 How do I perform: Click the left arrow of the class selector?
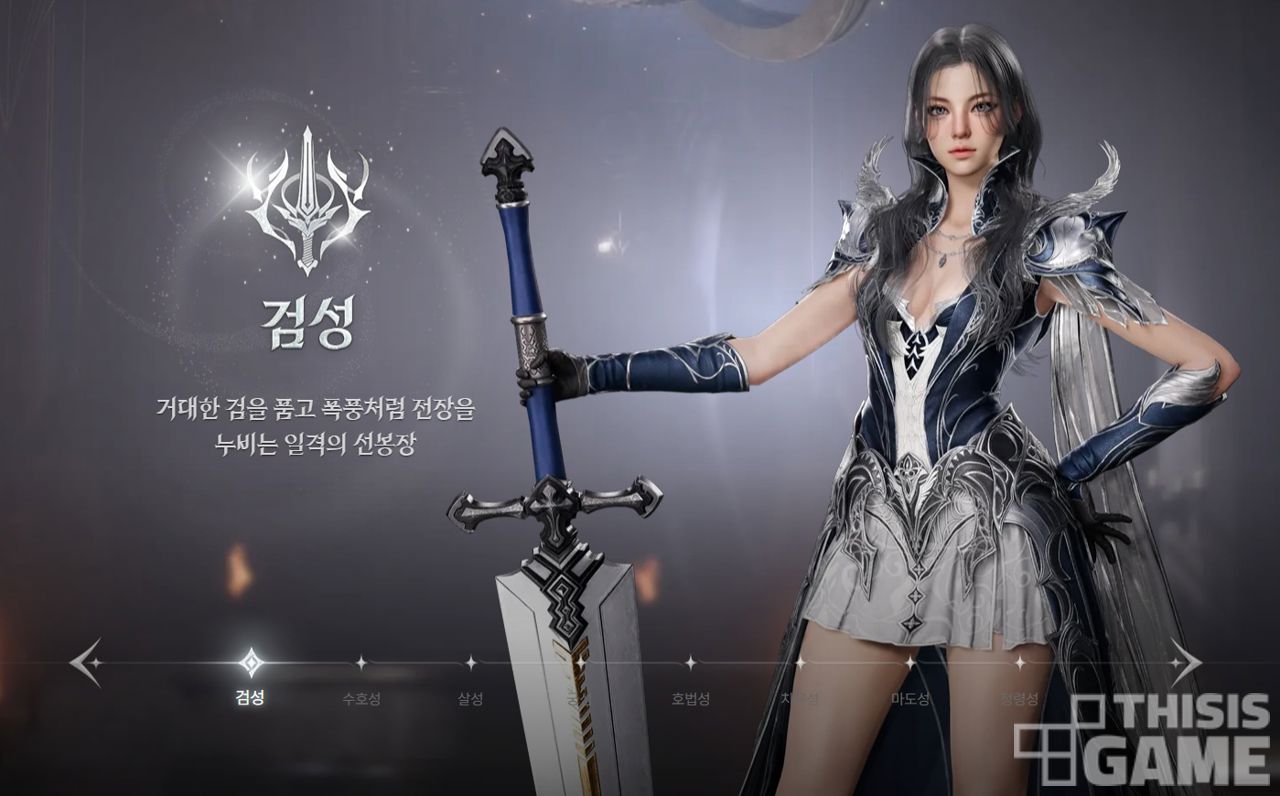click(x=86, y=662)
